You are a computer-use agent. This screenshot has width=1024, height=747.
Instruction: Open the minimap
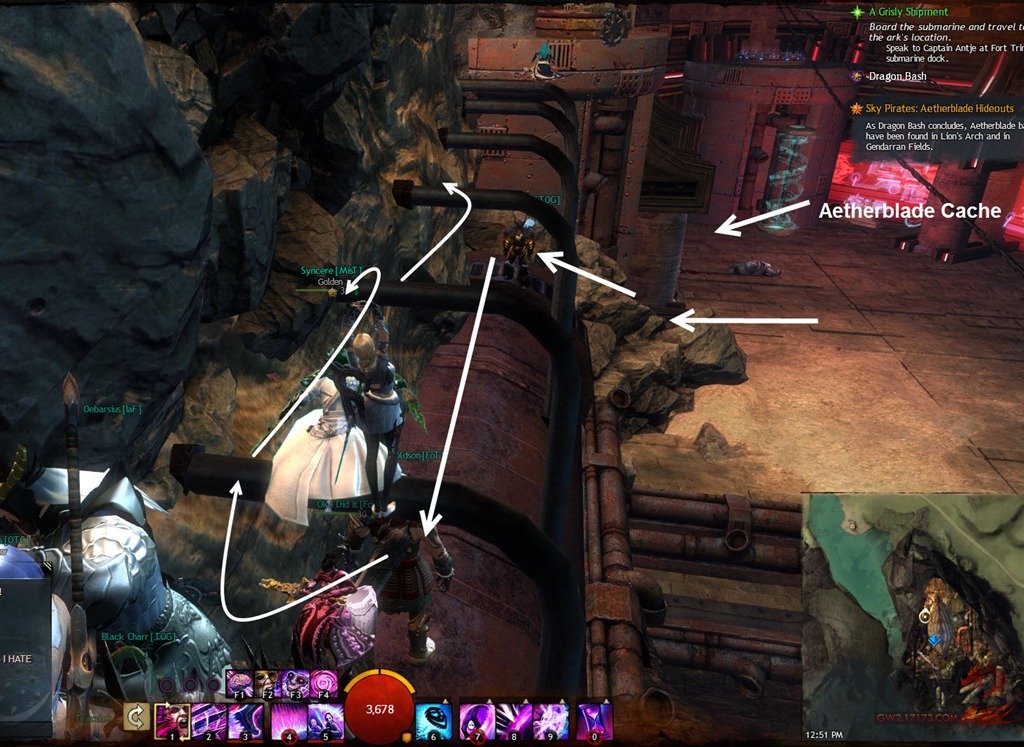(x=911, y=610)
